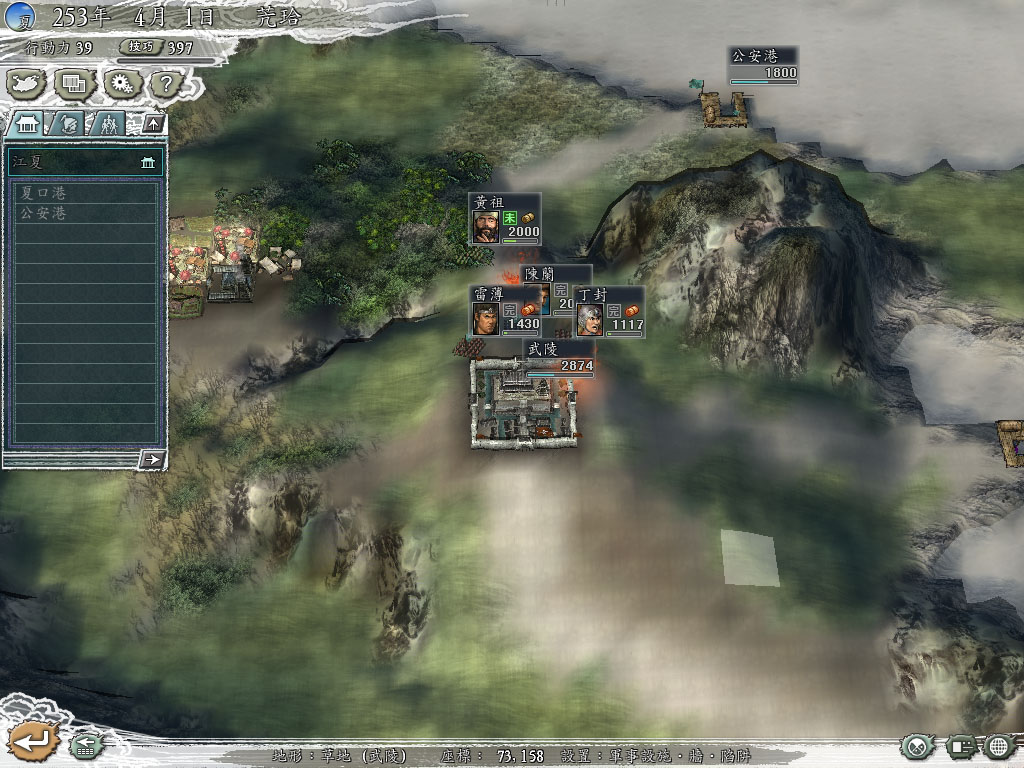Click the small green keyboard arrow button
Viewport: 1024px width, 768px height.
(86, 746)
